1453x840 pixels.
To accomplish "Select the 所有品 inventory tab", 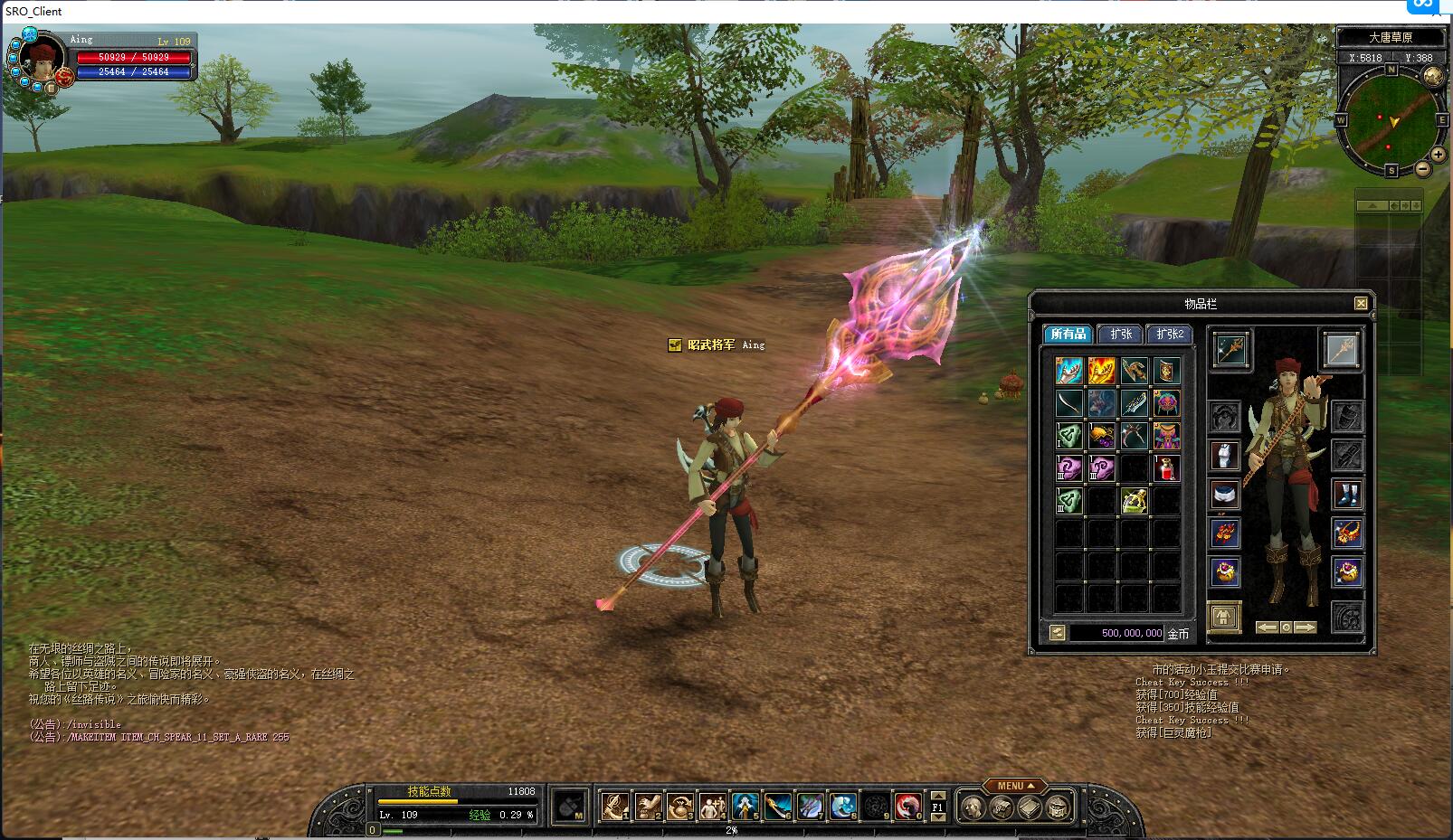I will pyautogui.click(x=1068, y=335).
